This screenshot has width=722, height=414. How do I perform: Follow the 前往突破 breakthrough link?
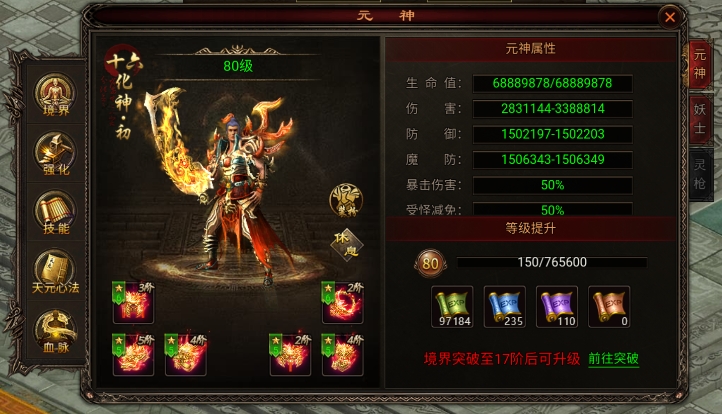pos(613,358)
